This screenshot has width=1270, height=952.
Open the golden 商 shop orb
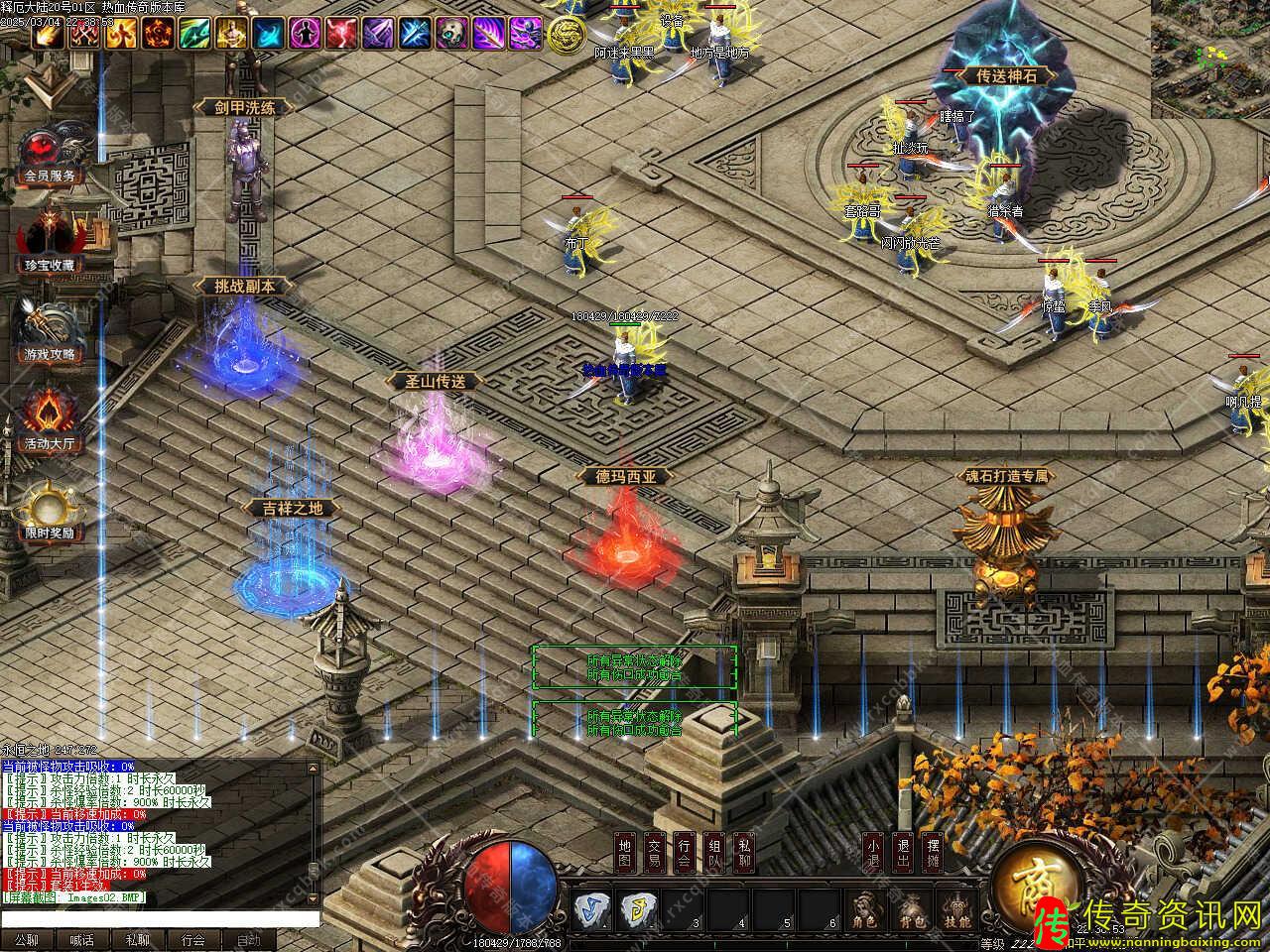[1032, 883]
